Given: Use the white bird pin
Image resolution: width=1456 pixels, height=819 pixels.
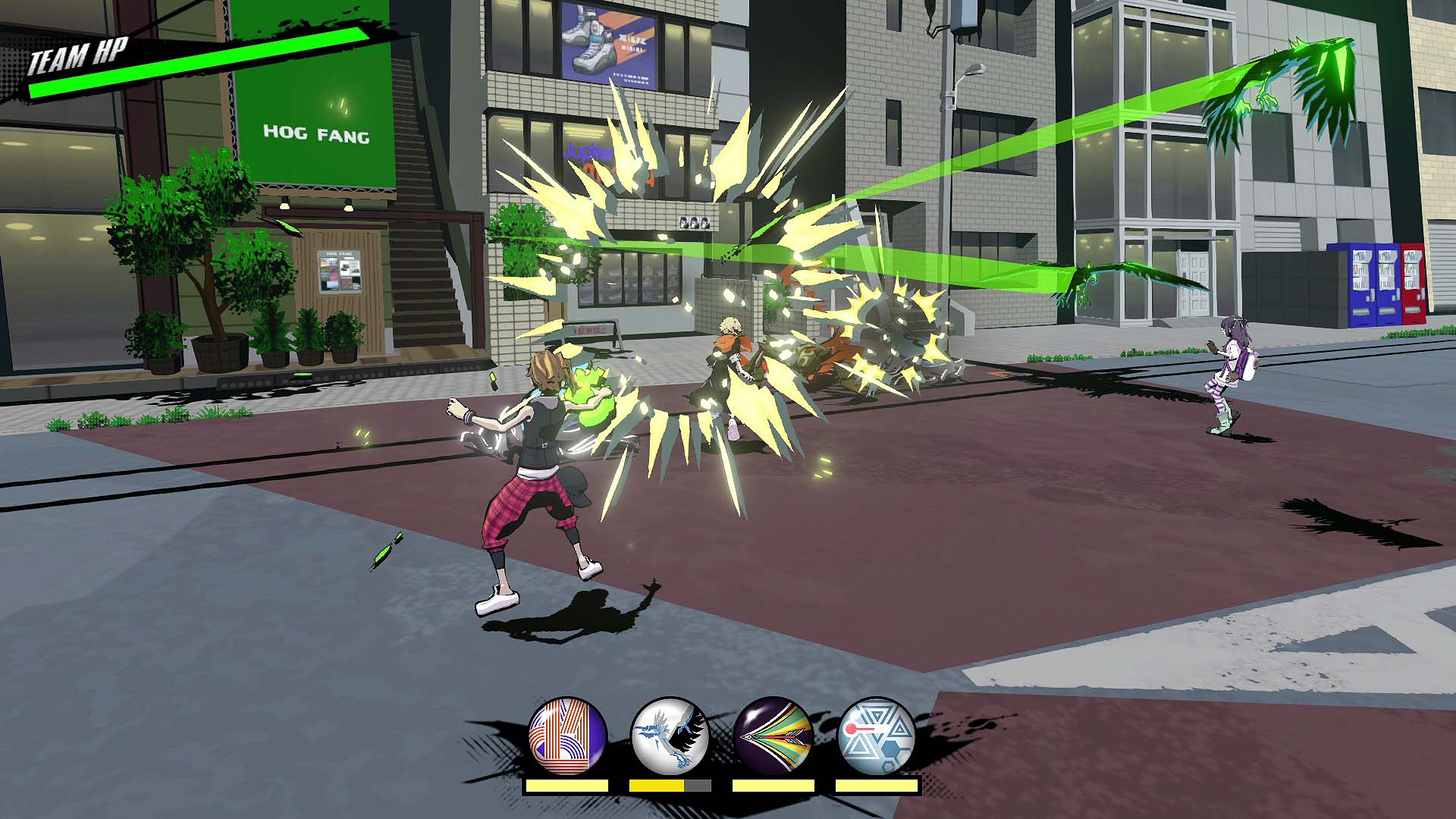Looking at the screenshot, I should (670, 736).
